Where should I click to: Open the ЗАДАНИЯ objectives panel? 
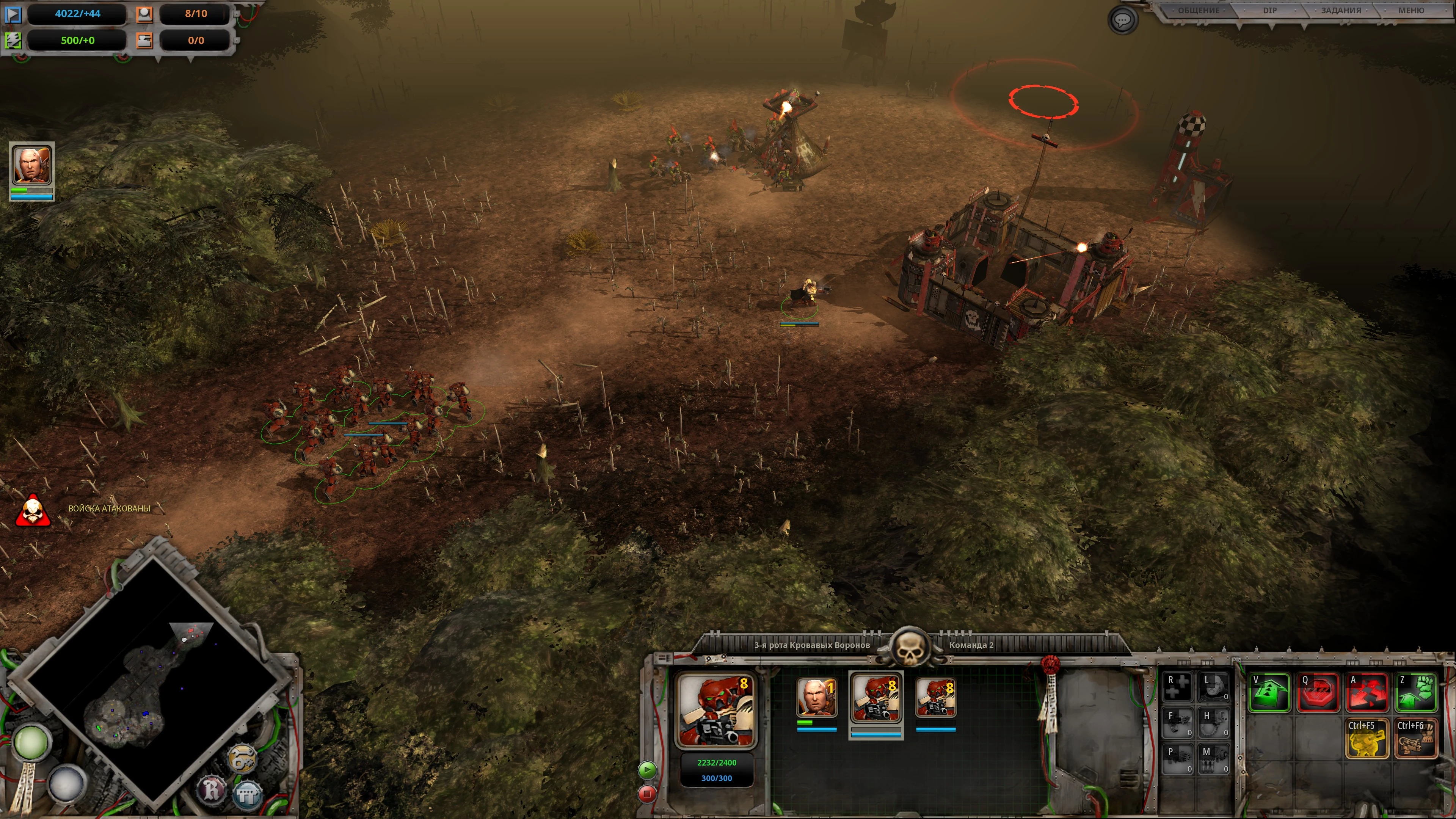pos(1341,11)
